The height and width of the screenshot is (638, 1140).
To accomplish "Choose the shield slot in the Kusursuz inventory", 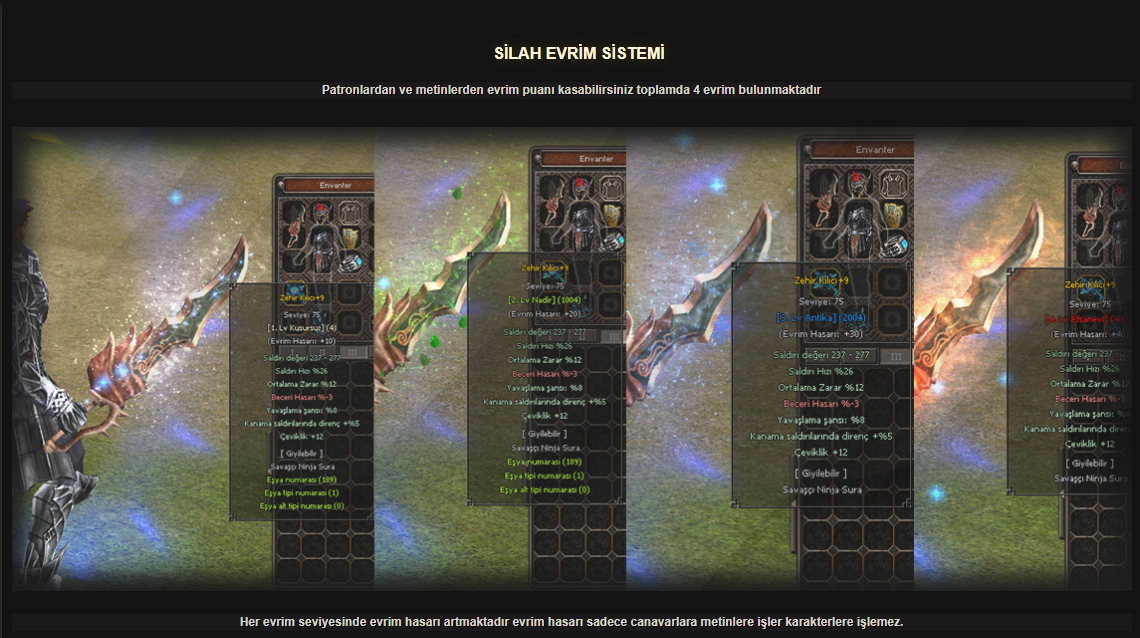I will 350,239.
